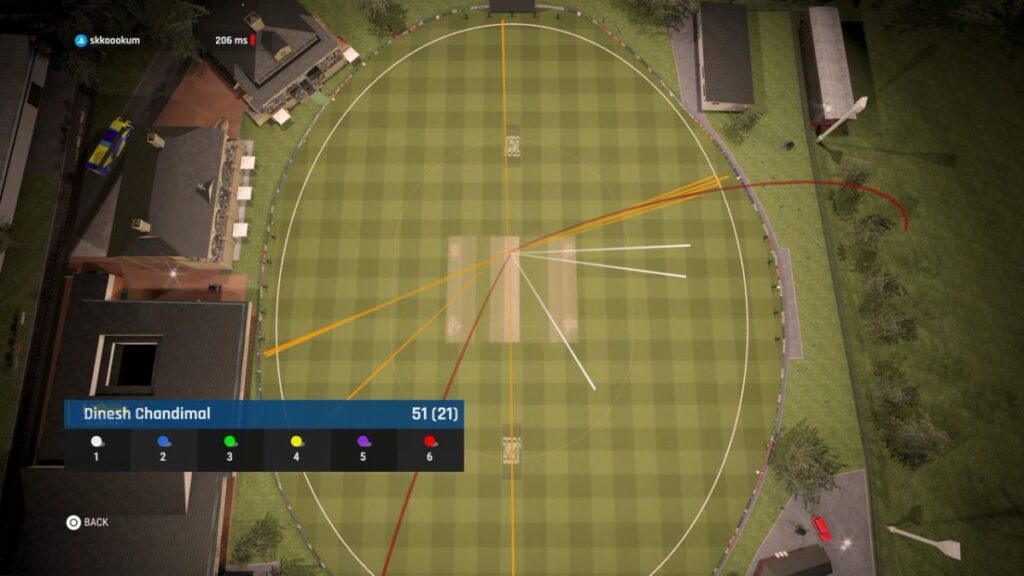This screenshot has height=576, width=1024.
Task: Choose the purple 5-runs legend entry
Action: click(363, 448)
